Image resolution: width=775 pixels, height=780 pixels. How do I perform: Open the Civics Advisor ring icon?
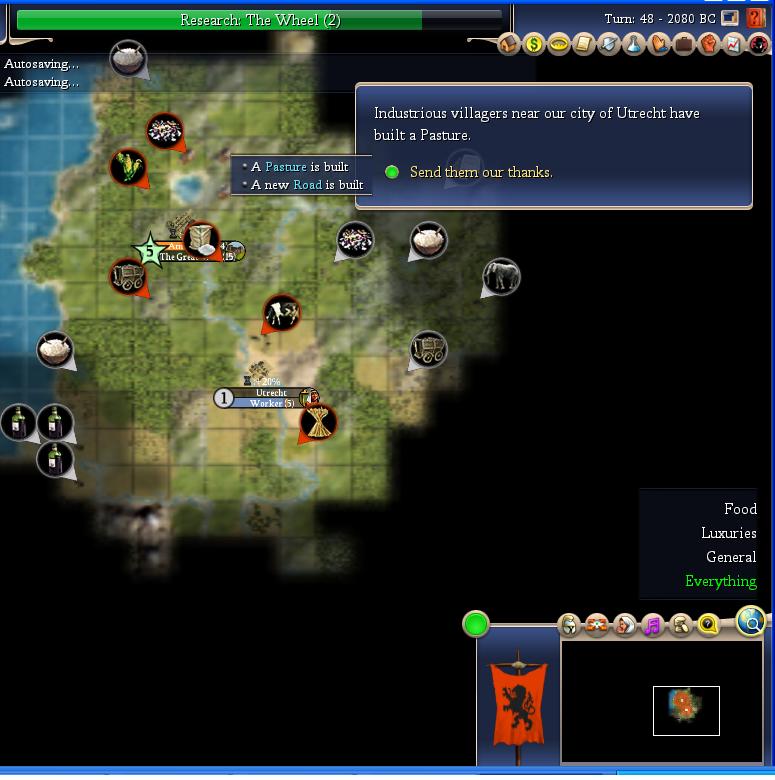pyautogui.click(x=559, y=45)
